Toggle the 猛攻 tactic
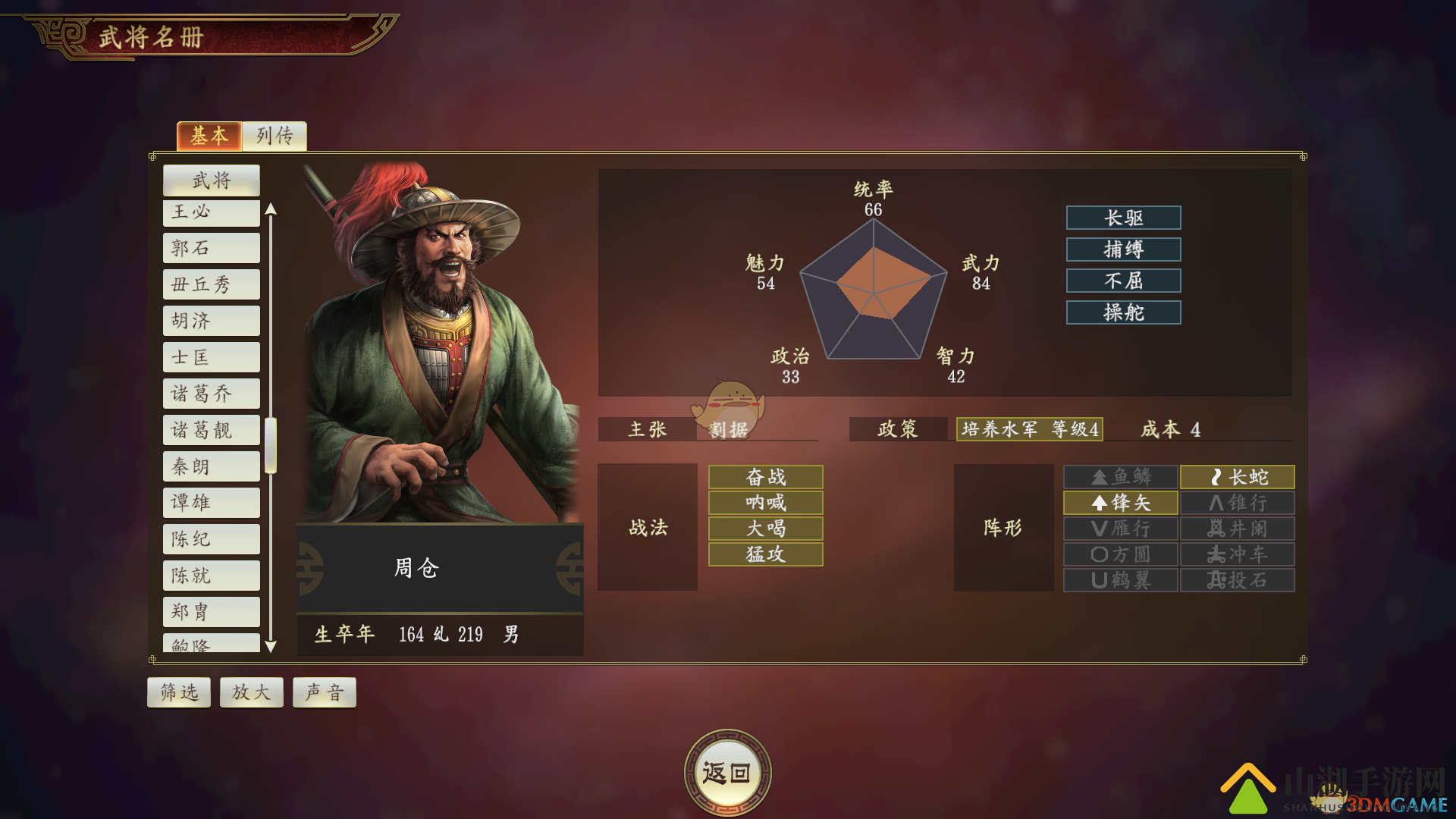The height and width of the screenshot is (819, 1456). pyautogui.click(x=764, y=554)
